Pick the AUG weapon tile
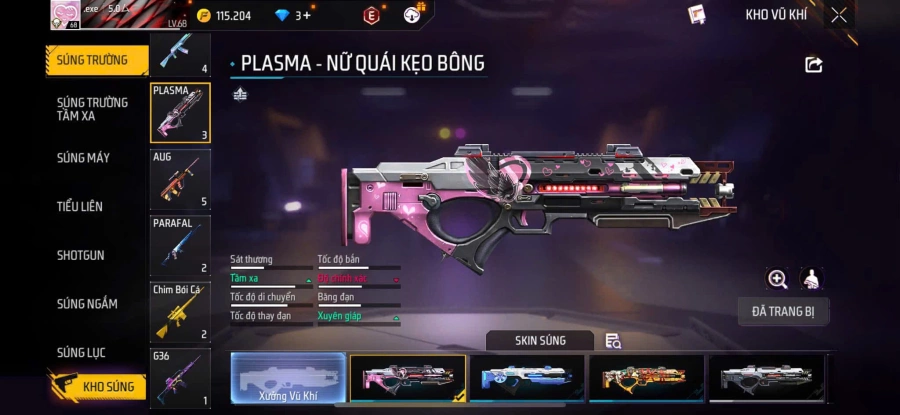900x415 pixels. click(x=180, y=179)
